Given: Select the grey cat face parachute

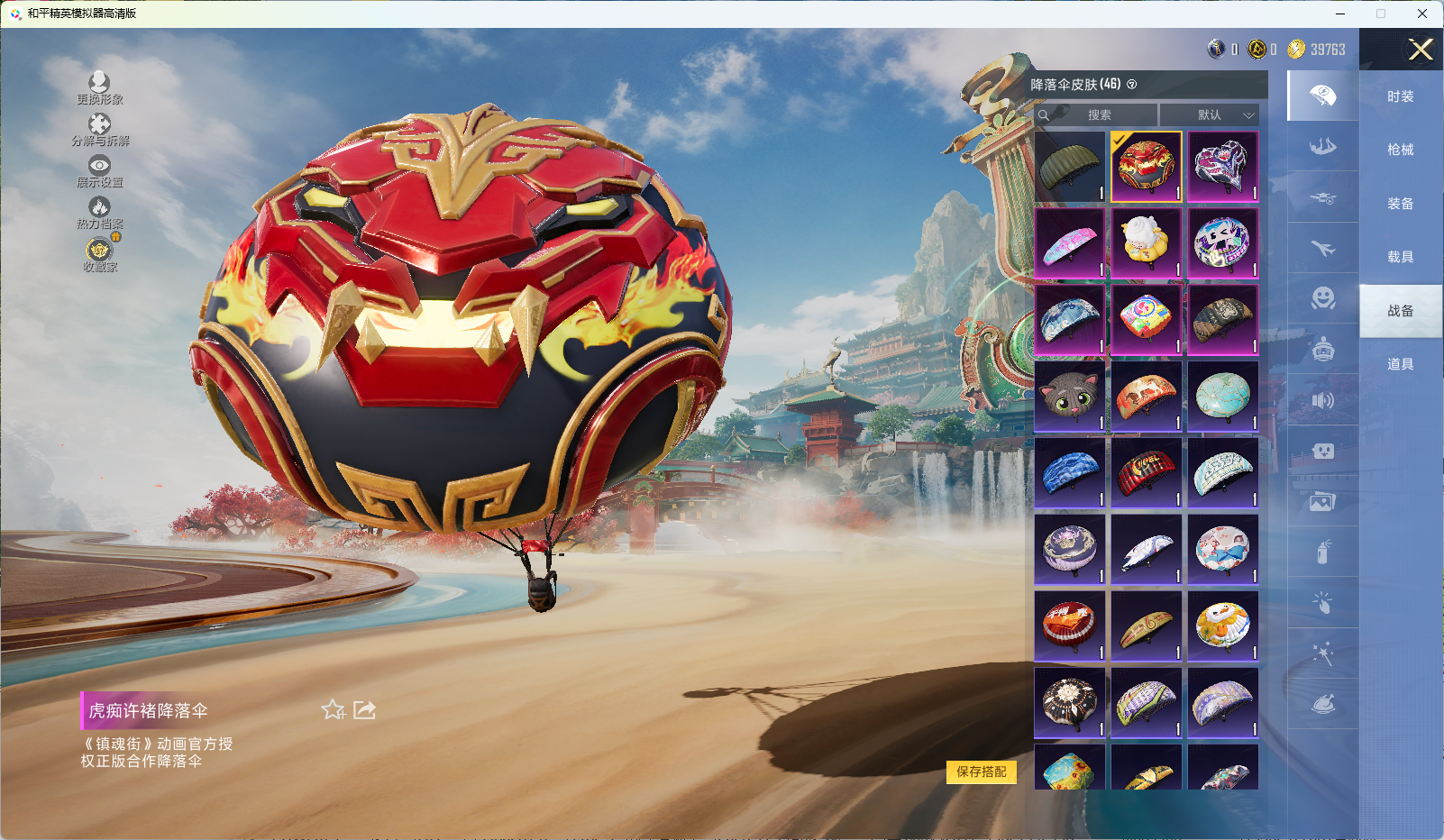Looking at the screenshot, I should (x=1070, y=397).
